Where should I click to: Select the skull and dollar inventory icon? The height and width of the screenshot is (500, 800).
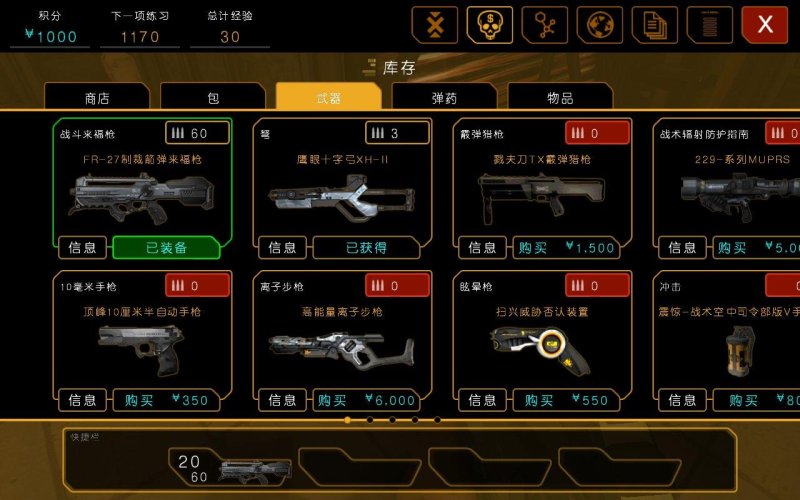(490, 25)
